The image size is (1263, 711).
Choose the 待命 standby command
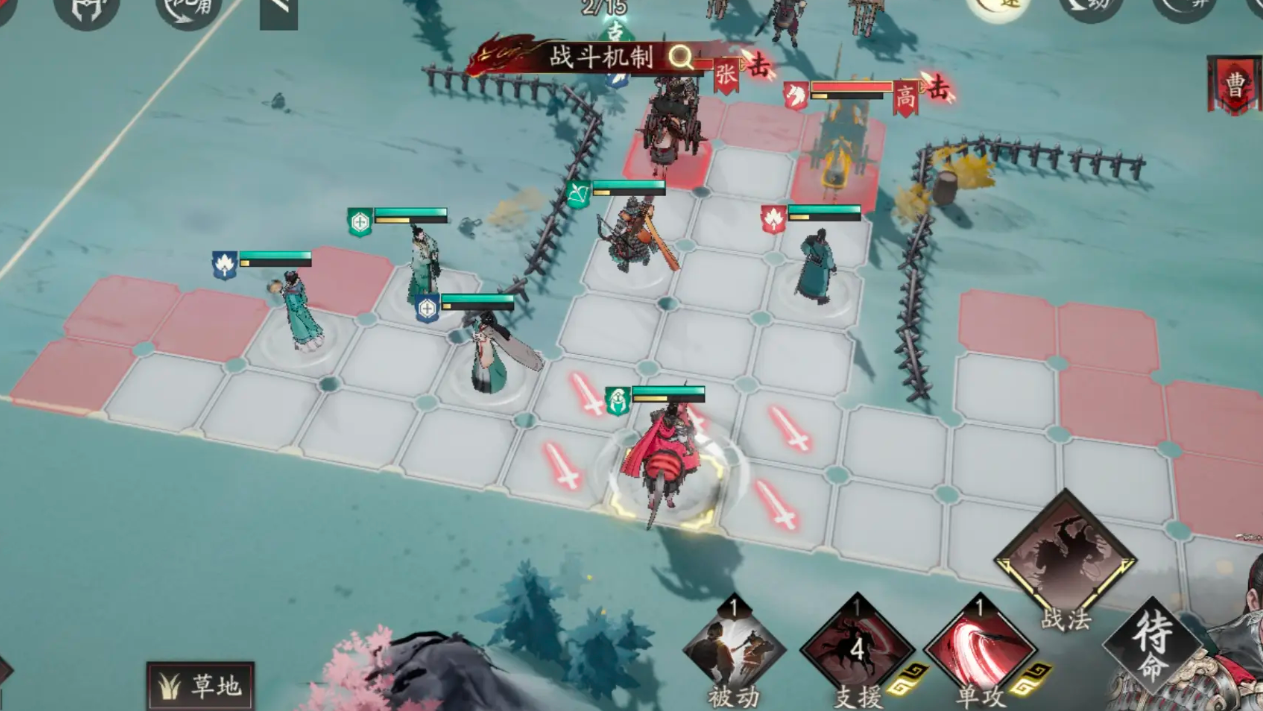point(1152,645)
